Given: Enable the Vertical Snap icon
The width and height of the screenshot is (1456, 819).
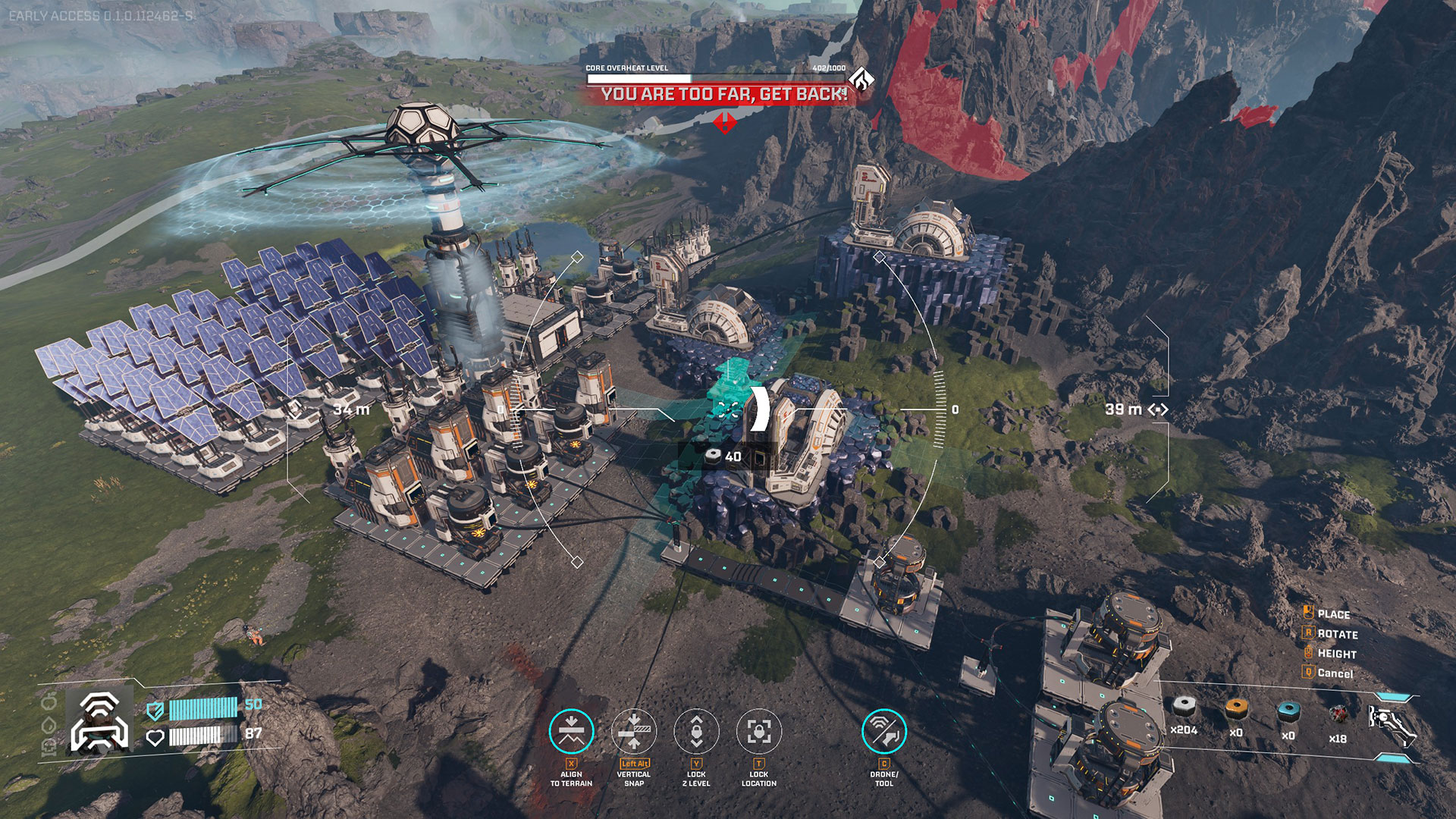Looking at the screenshot, I should [x=634, y=731].
